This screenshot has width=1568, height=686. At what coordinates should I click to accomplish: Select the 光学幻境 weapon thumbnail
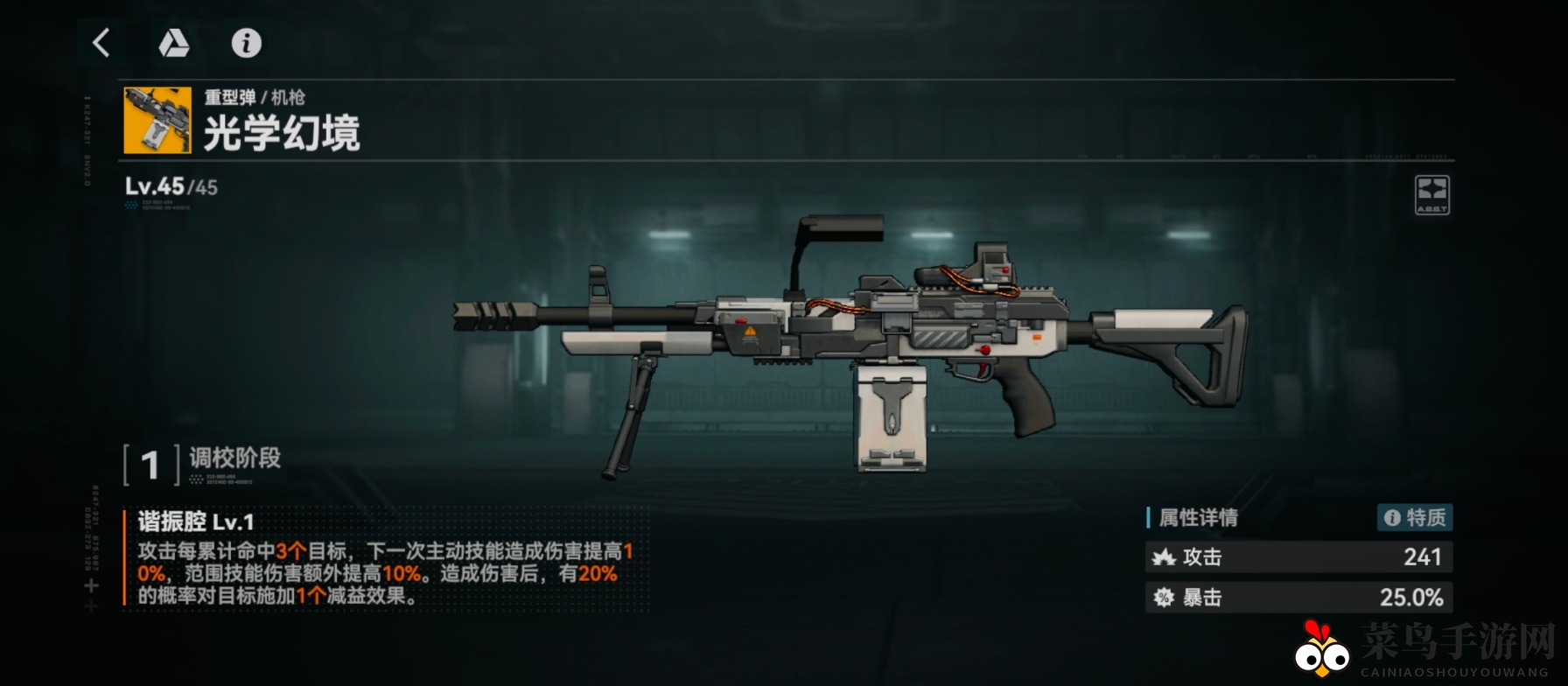click(x=157, y=120)
